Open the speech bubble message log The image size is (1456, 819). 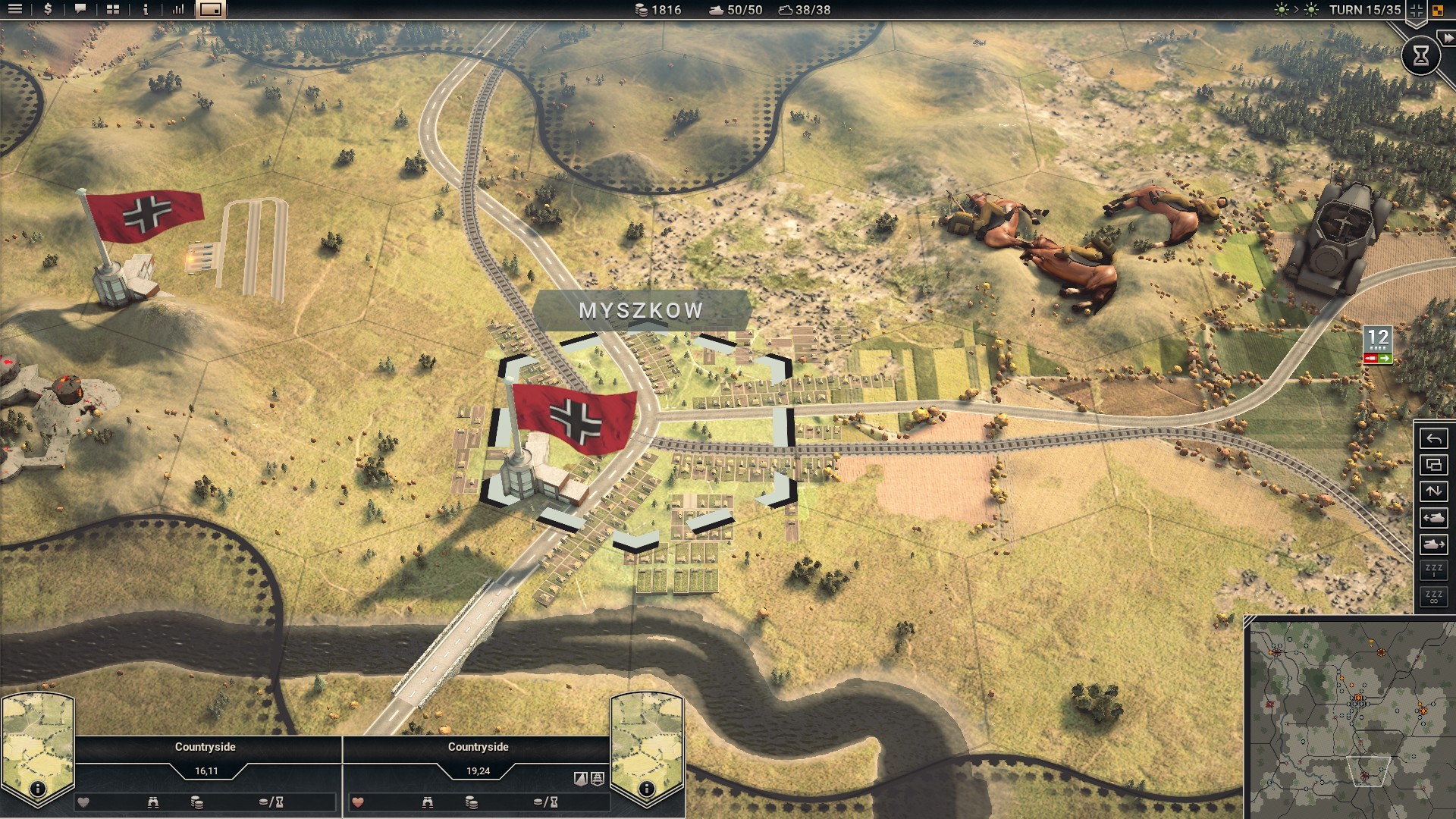[x=80, y=10]
